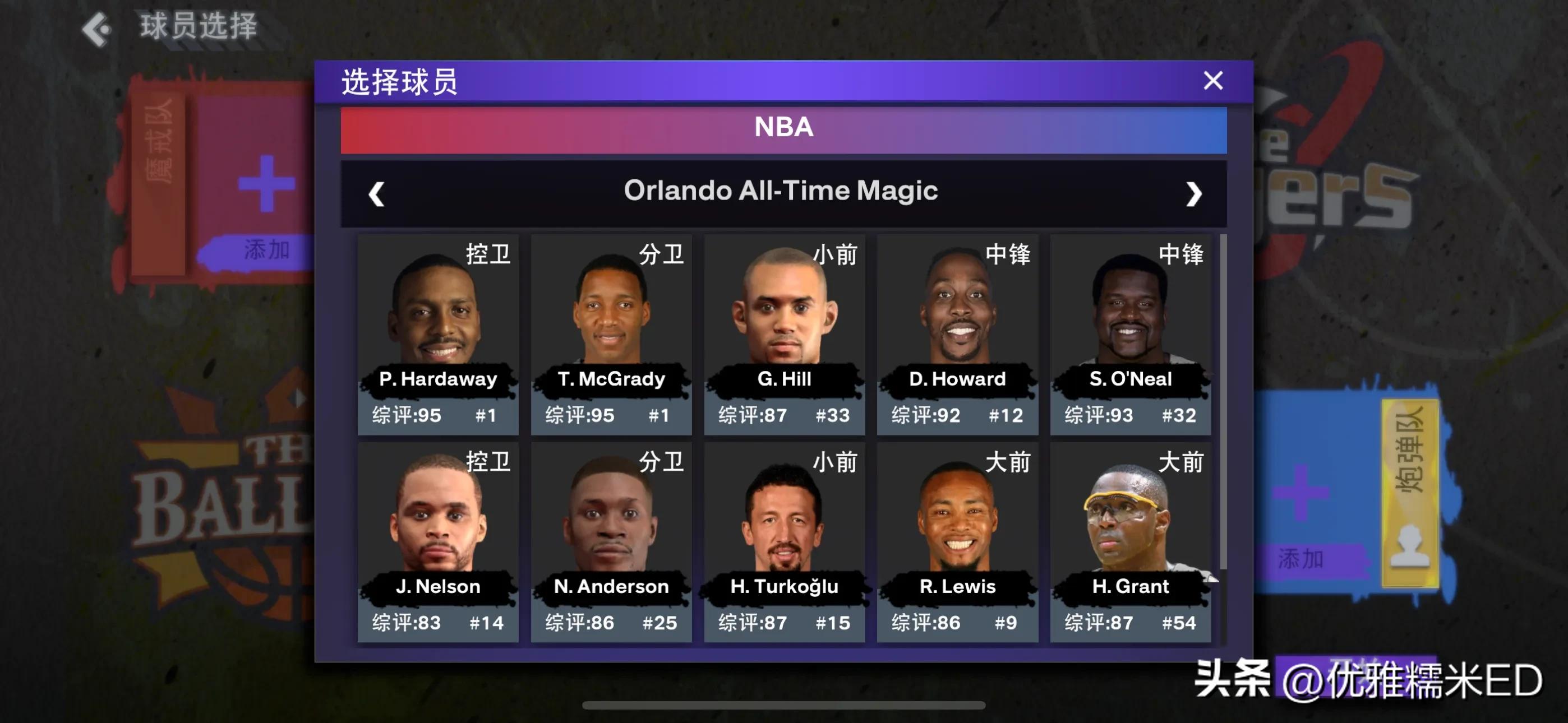
Task: Open the Orlando All-Time Magic team selector
Action: pos(783,191)
